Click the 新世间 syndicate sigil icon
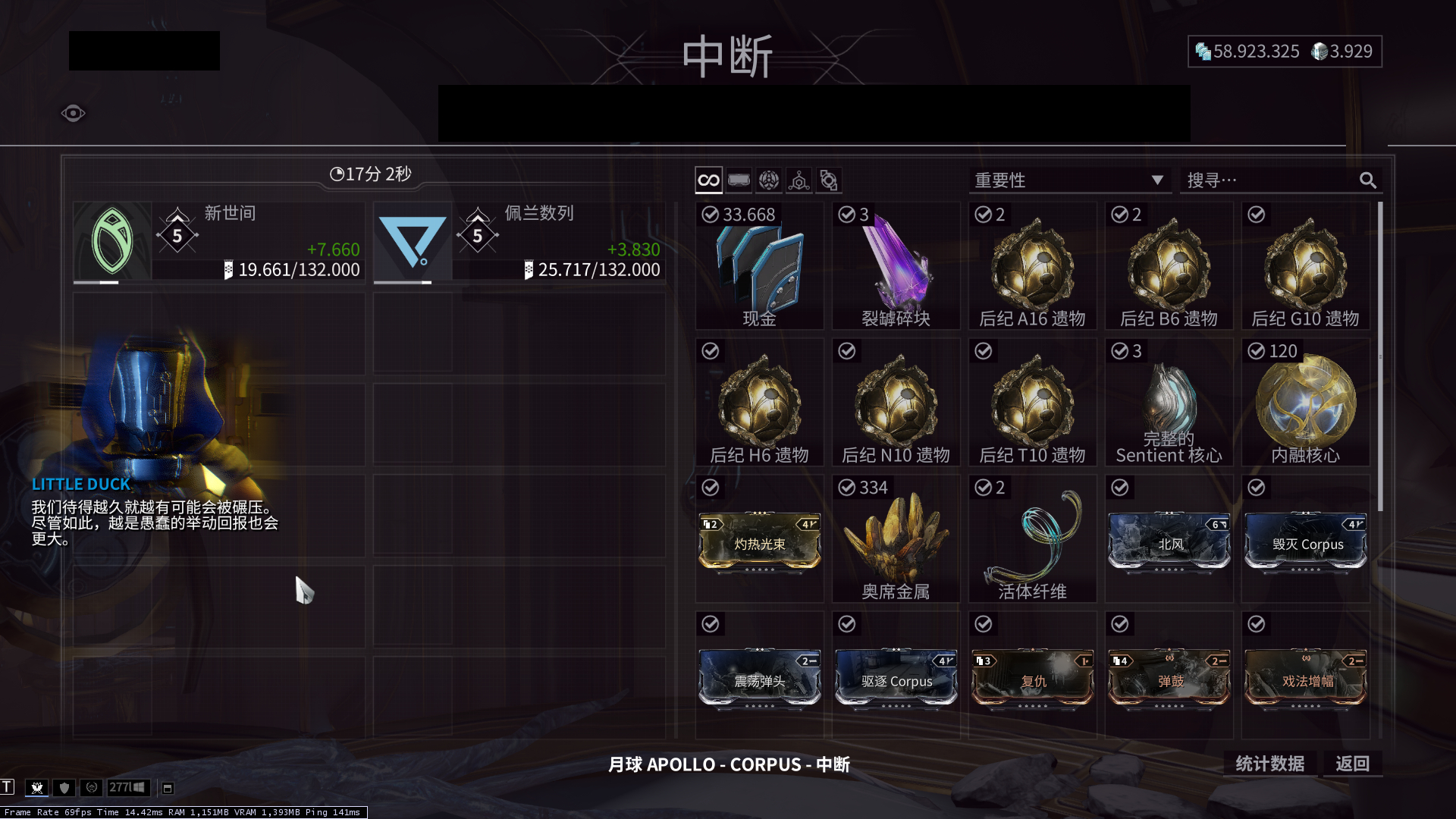 pos(112,240)
